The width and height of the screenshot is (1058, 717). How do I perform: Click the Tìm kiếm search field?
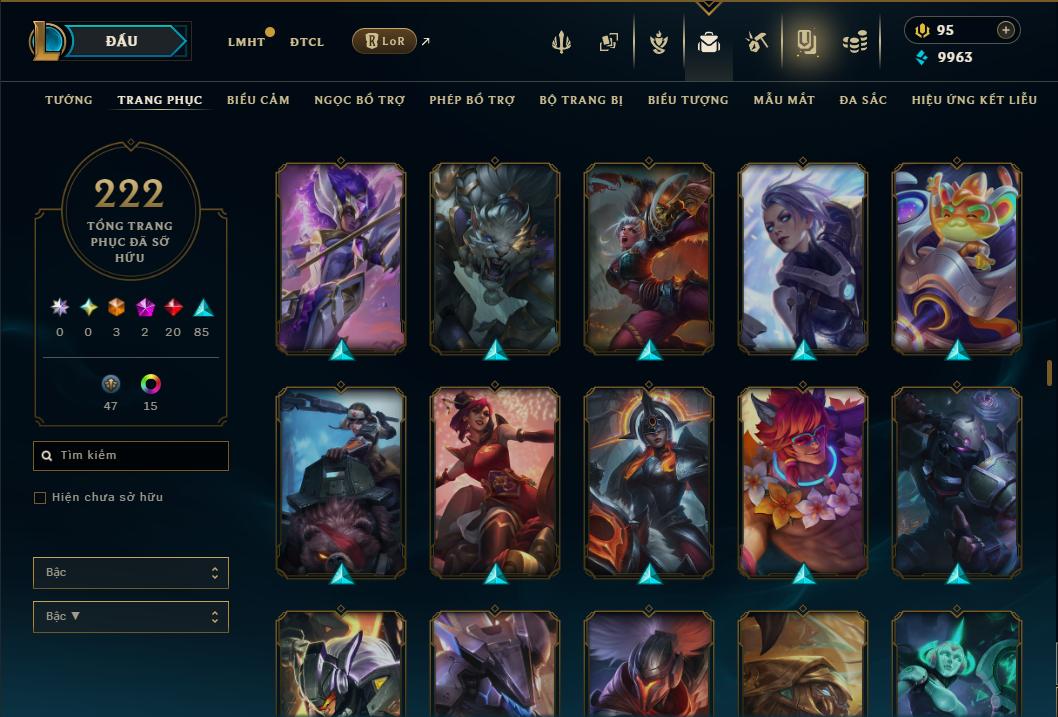tap(131, 456)
